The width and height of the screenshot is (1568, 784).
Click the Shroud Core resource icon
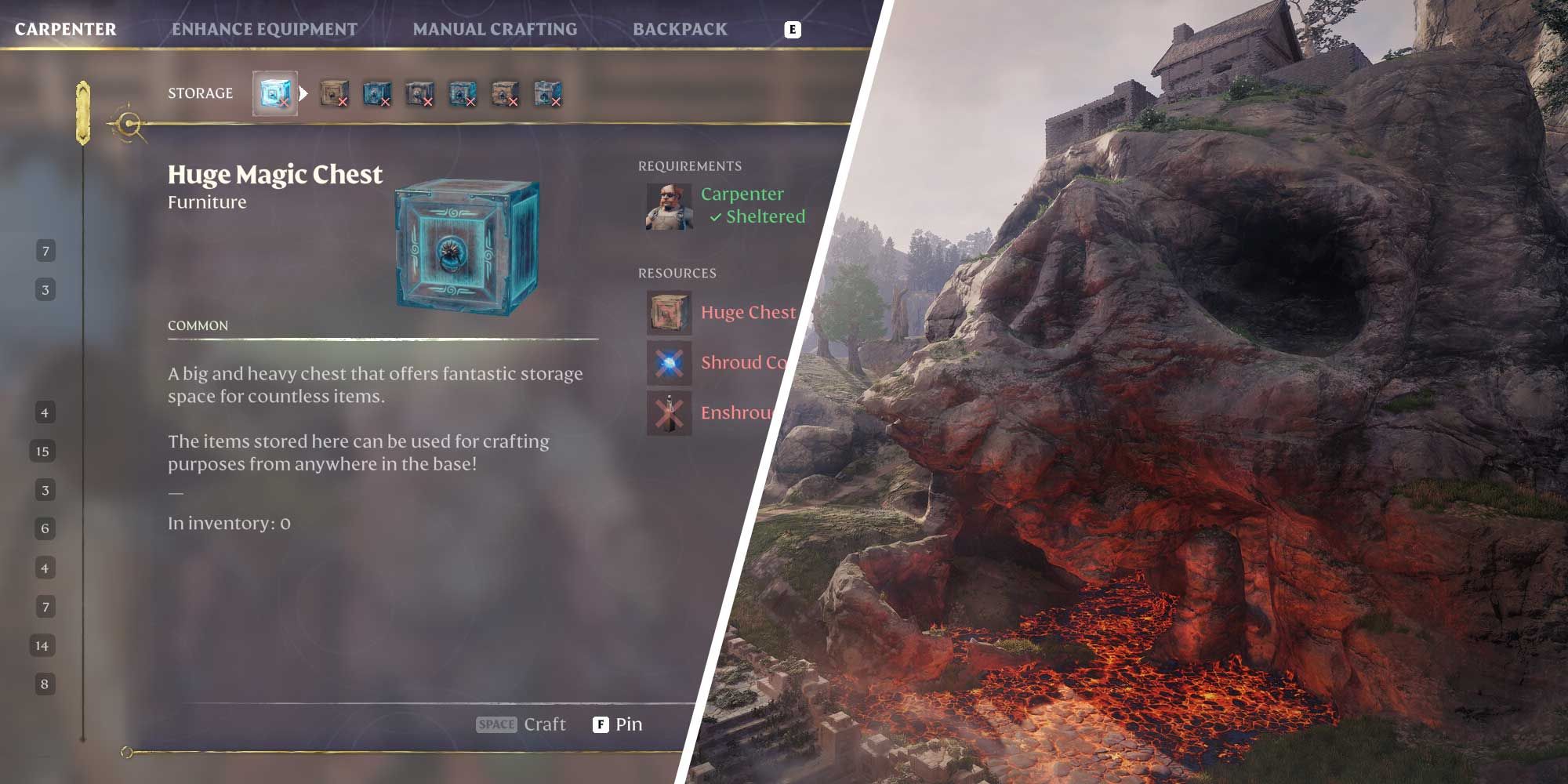[x=668, y=363]
